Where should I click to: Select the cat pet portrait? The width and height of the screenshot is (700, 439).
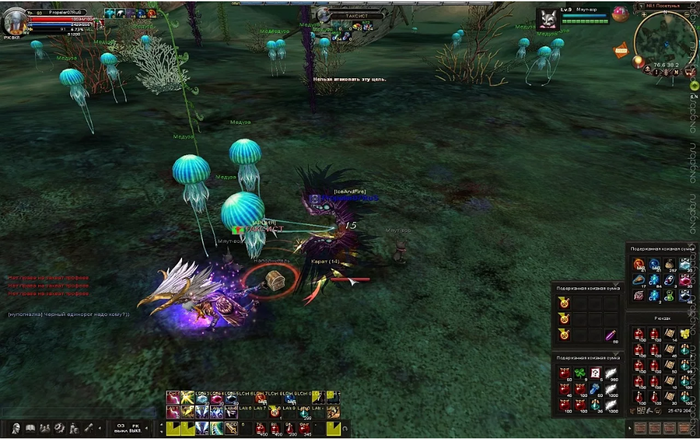(x=547, y=18)
